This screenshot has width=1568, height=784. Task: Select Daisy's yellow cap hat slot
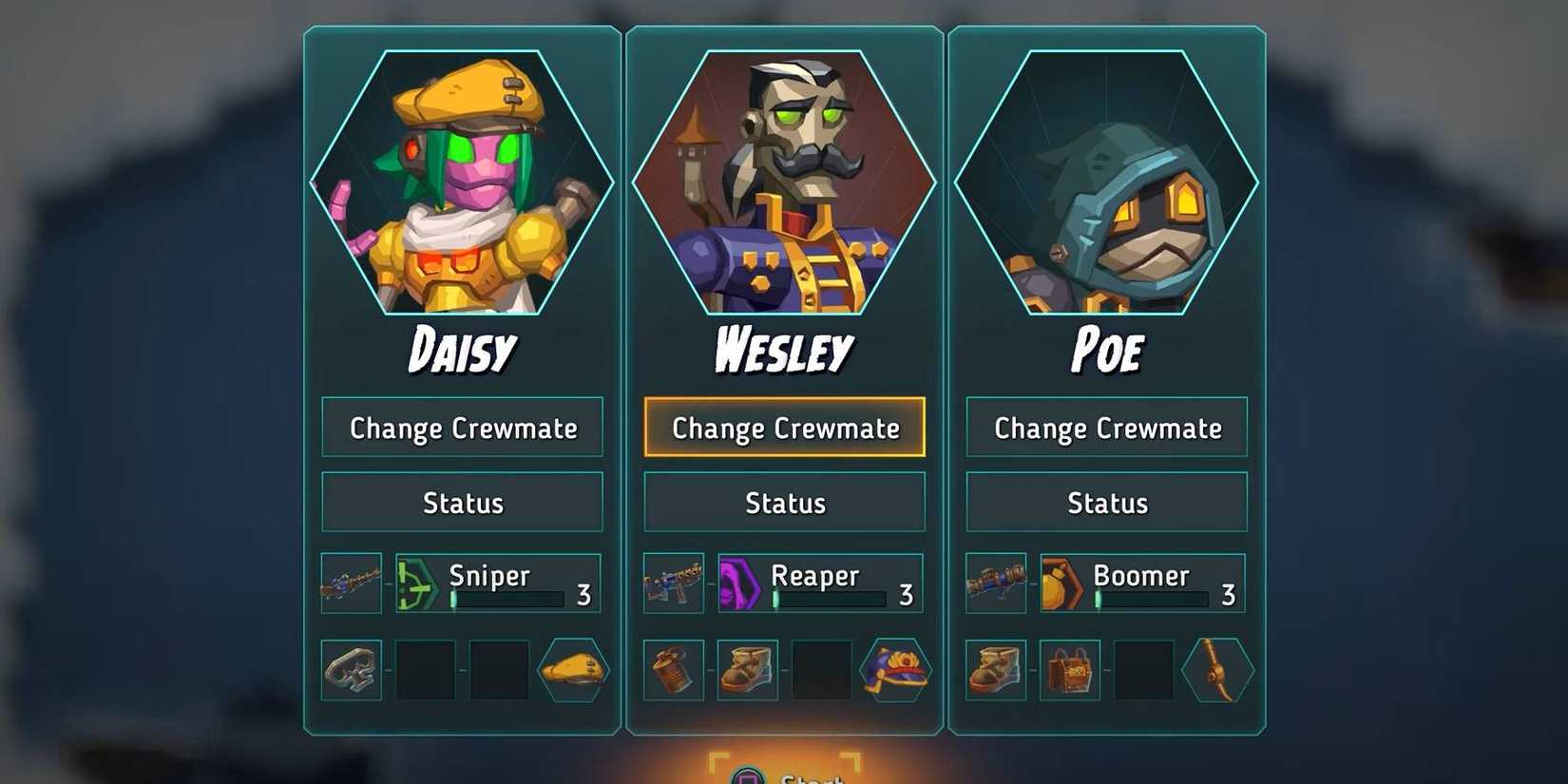tap(573, 670)
